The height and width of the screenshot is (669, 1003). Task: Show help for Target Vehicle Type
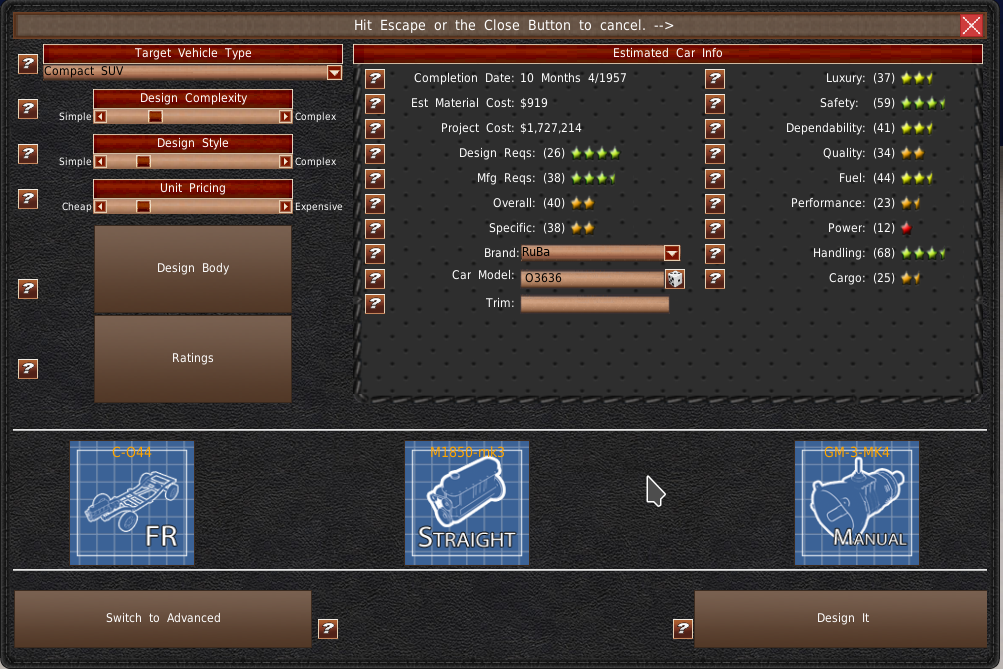[x=28, y=64]
